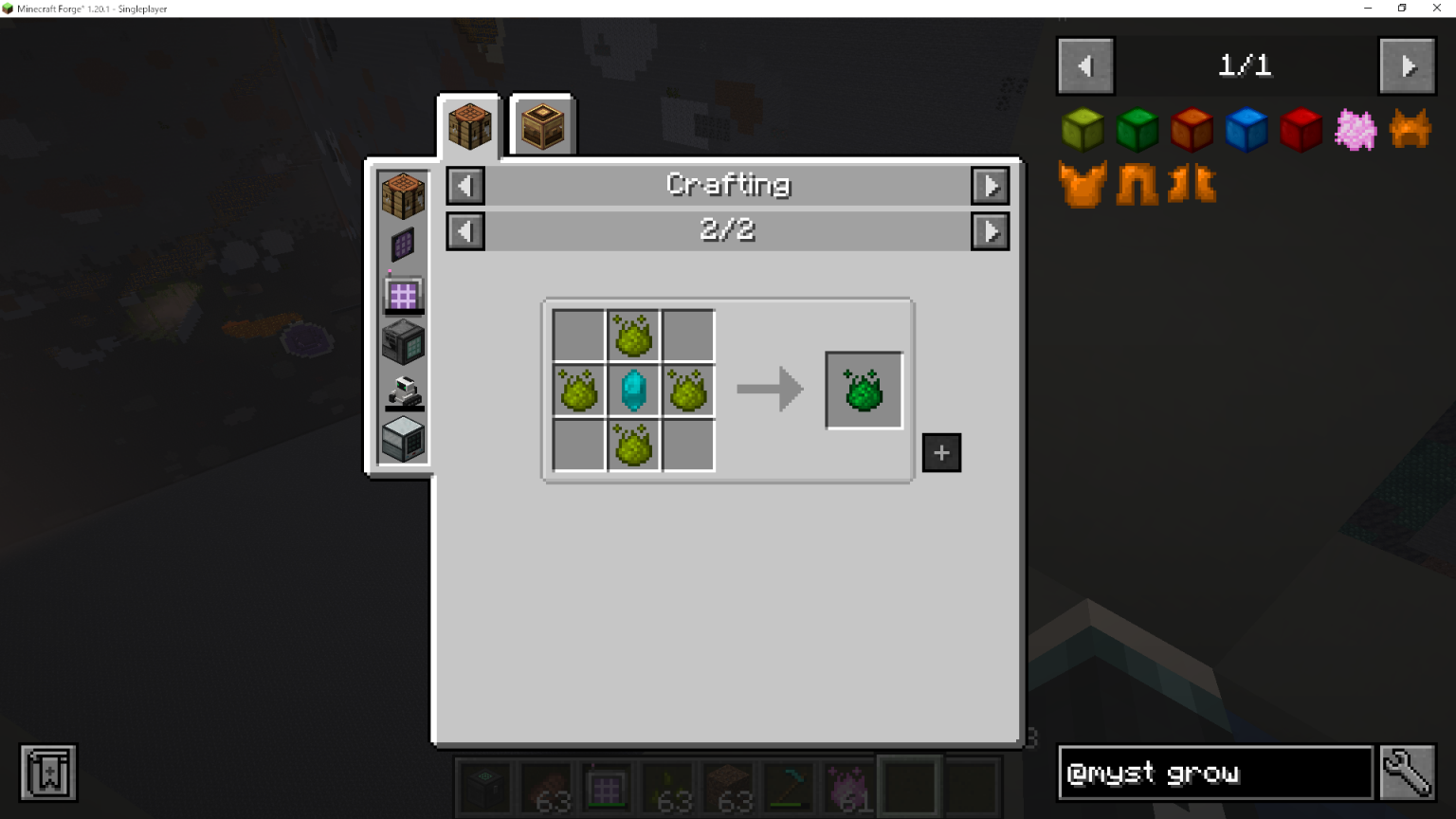Click the previous arrow beside Crafting title

[464, 186]
